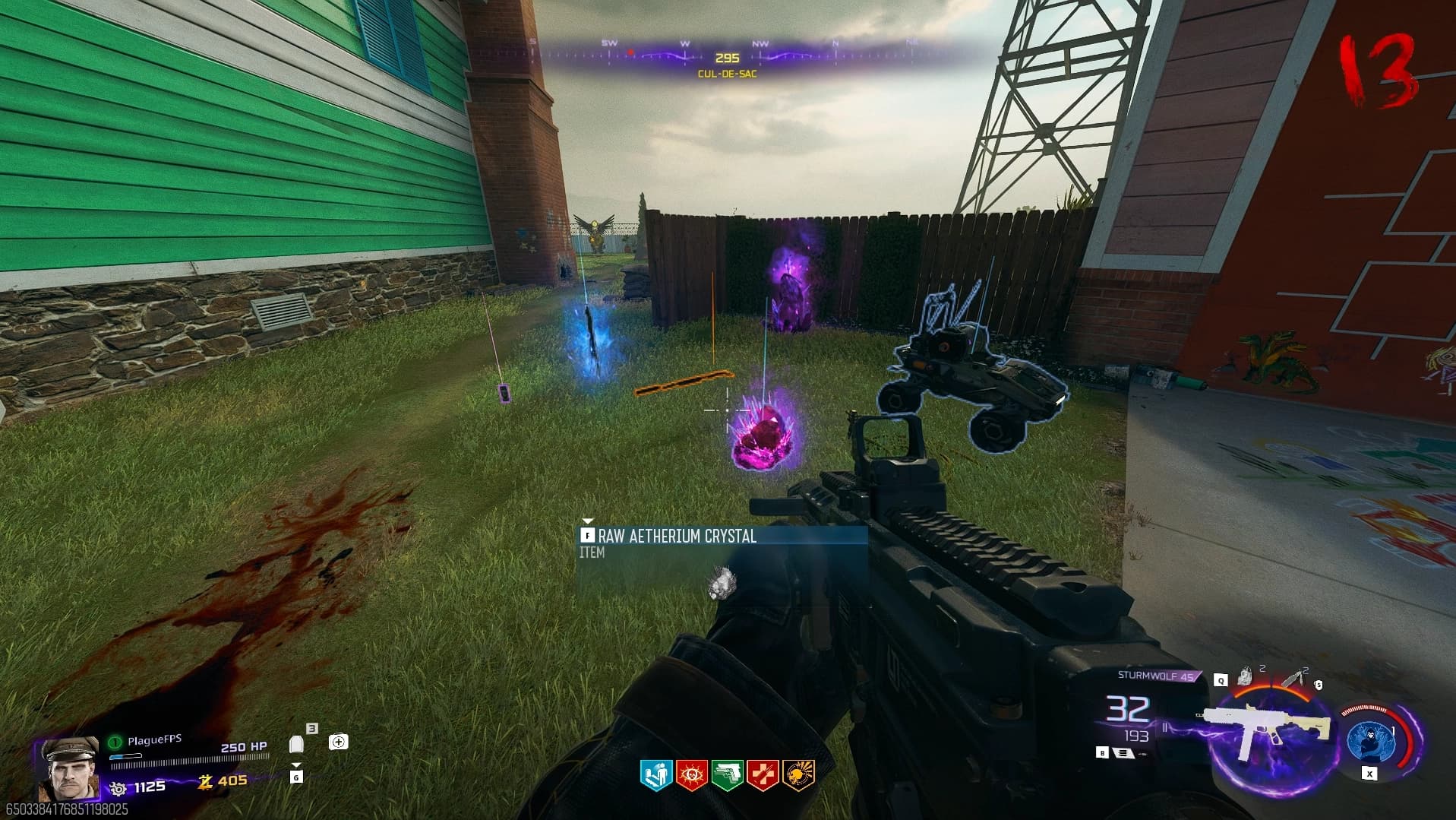Click the blue Quick Revive perk icon
Viewport: 1456px width, 820px height.
click(655, 775)
